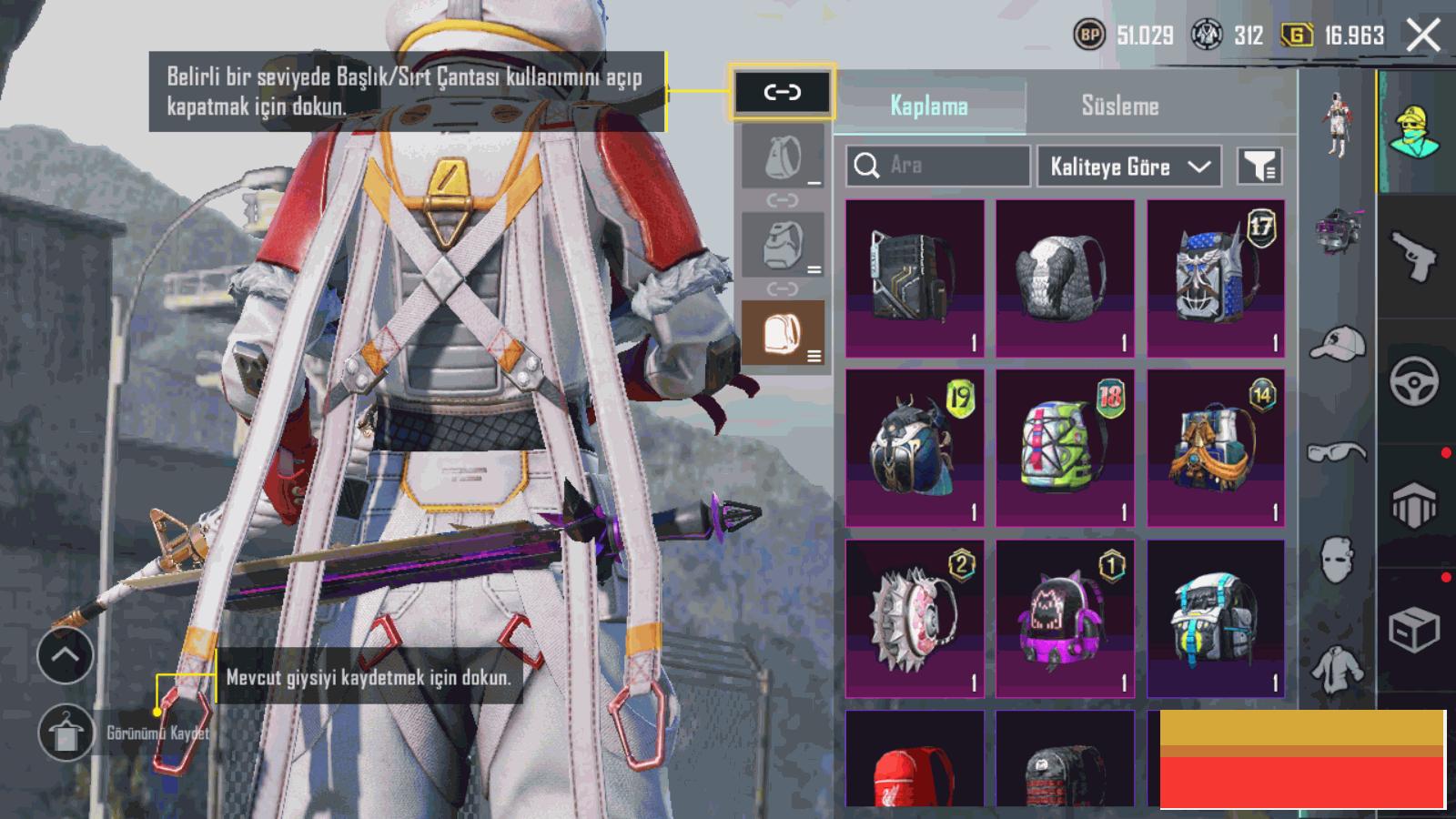Viewport: 1456px width, 819px height.
Task: Show the cap headwear category
Action: point(1337,343)
